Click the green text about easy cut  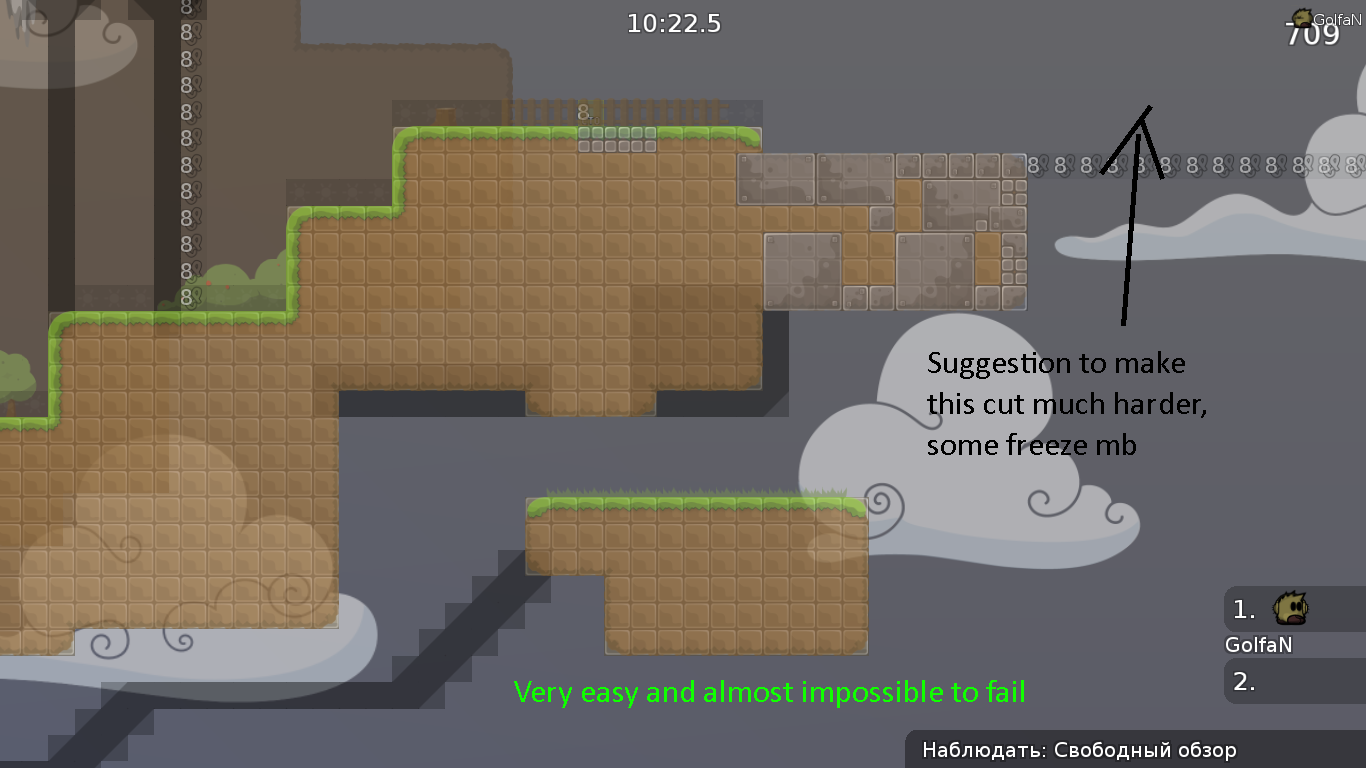769,691
